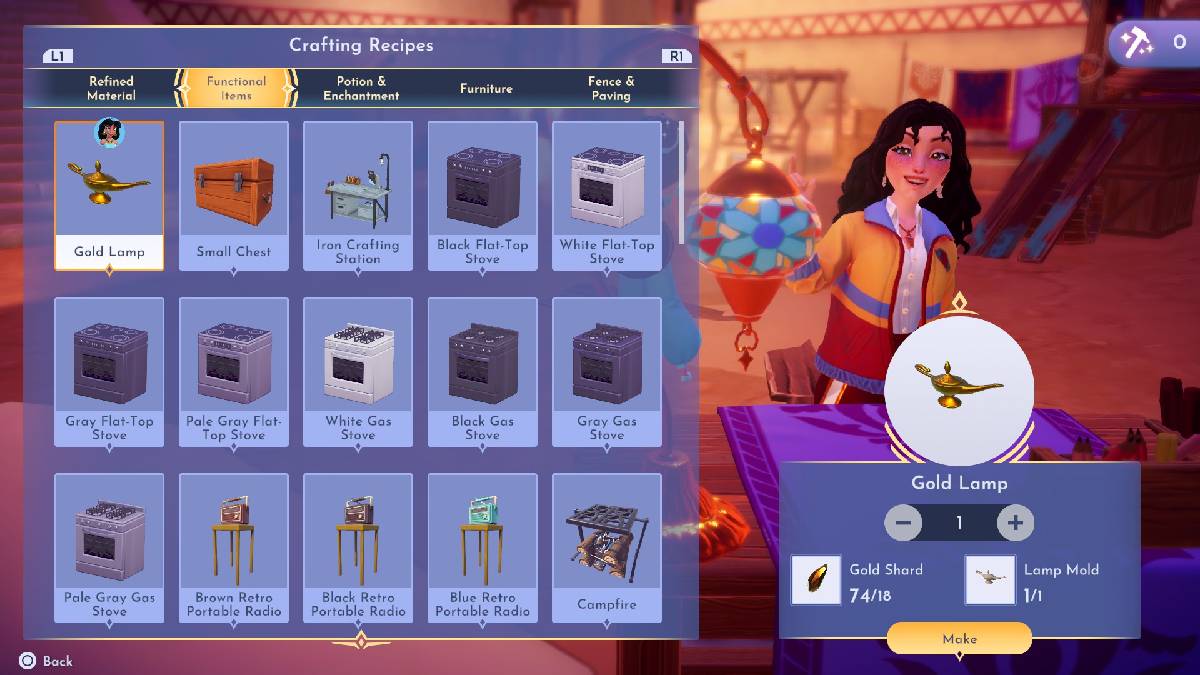Select the Gray Flat-Top Stove tile
The height and width of the screenshot is (675, 1200).
(109, 371)
